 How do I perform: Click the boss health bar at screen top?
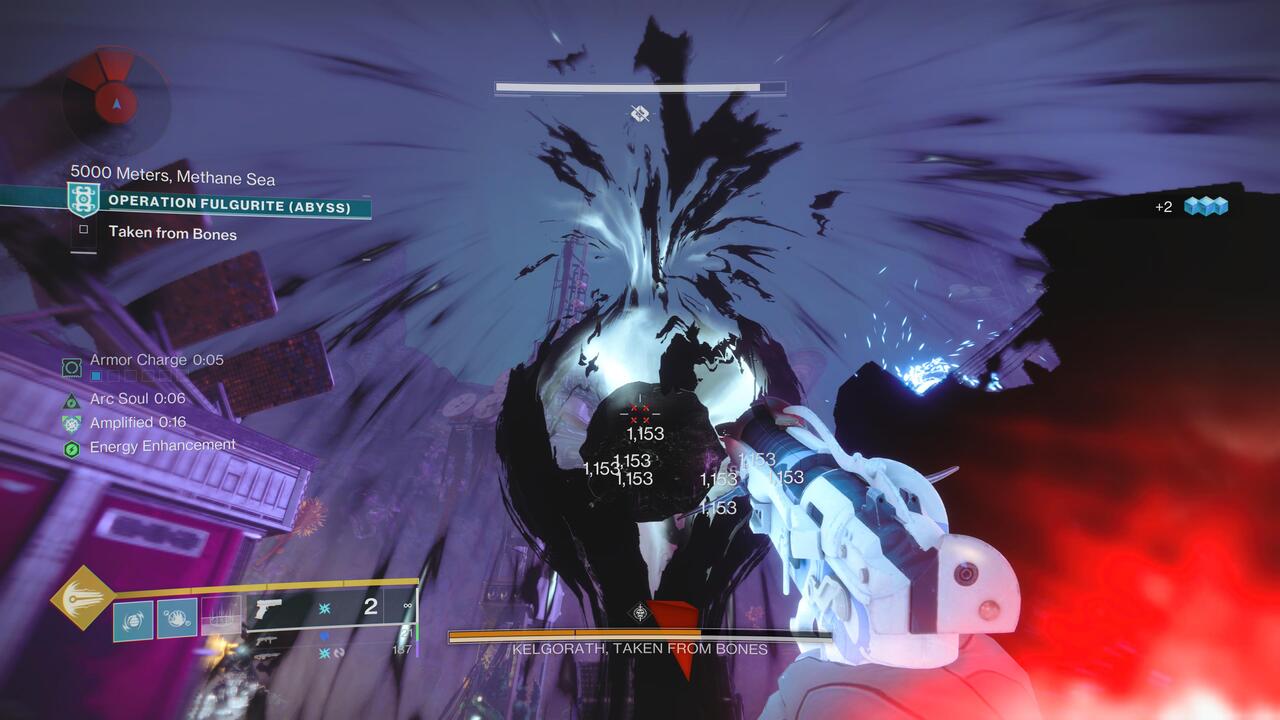[x=640, y=88]
